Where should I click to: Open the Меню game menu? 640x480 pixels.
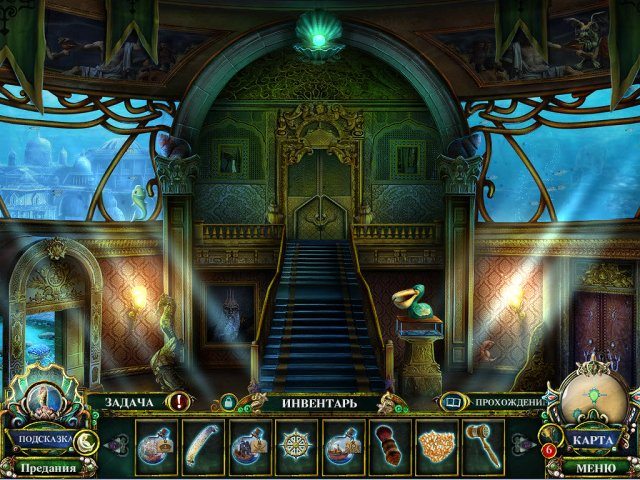click(x=596, y=466)
